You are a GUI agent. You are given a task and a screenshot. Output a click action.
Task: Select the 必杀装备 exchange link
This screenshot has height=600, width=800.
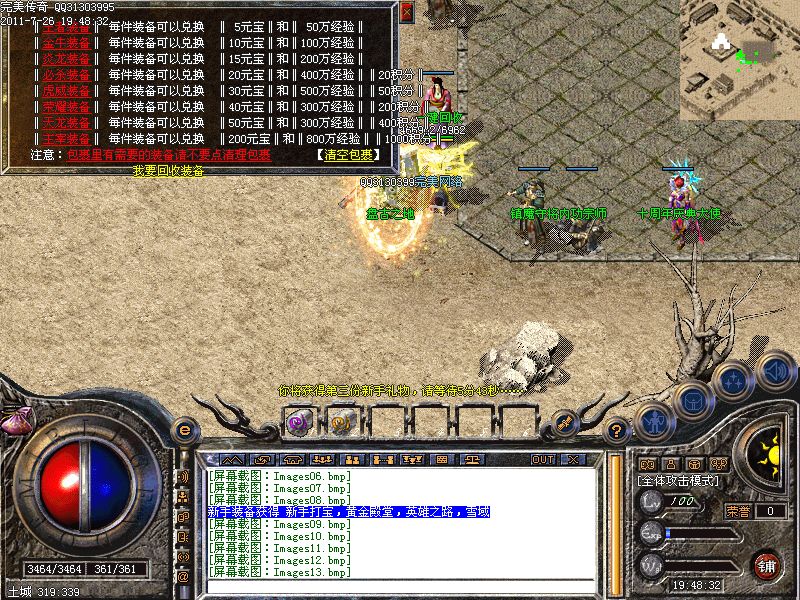[65, 75]
